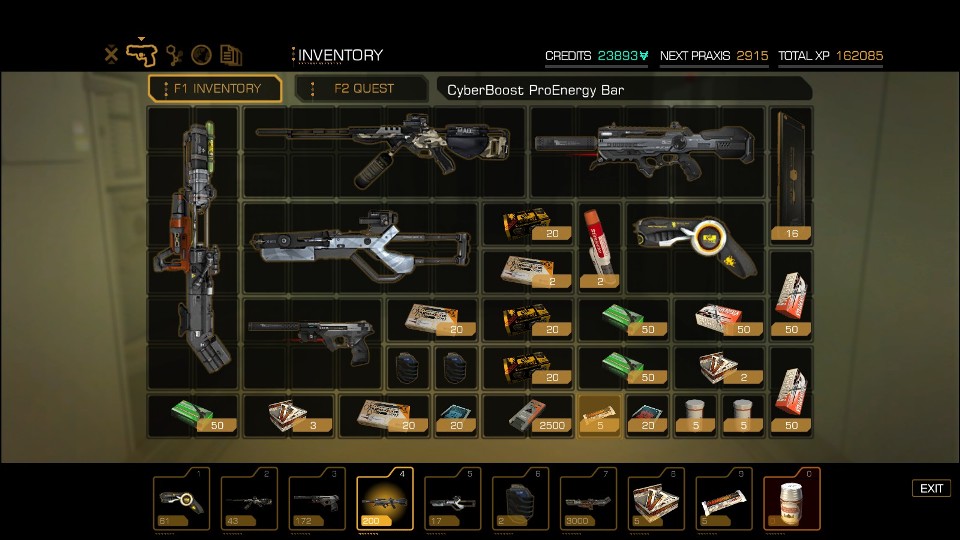
Task: Select the stack of 2500 item
Action: [x=530, y=415]
